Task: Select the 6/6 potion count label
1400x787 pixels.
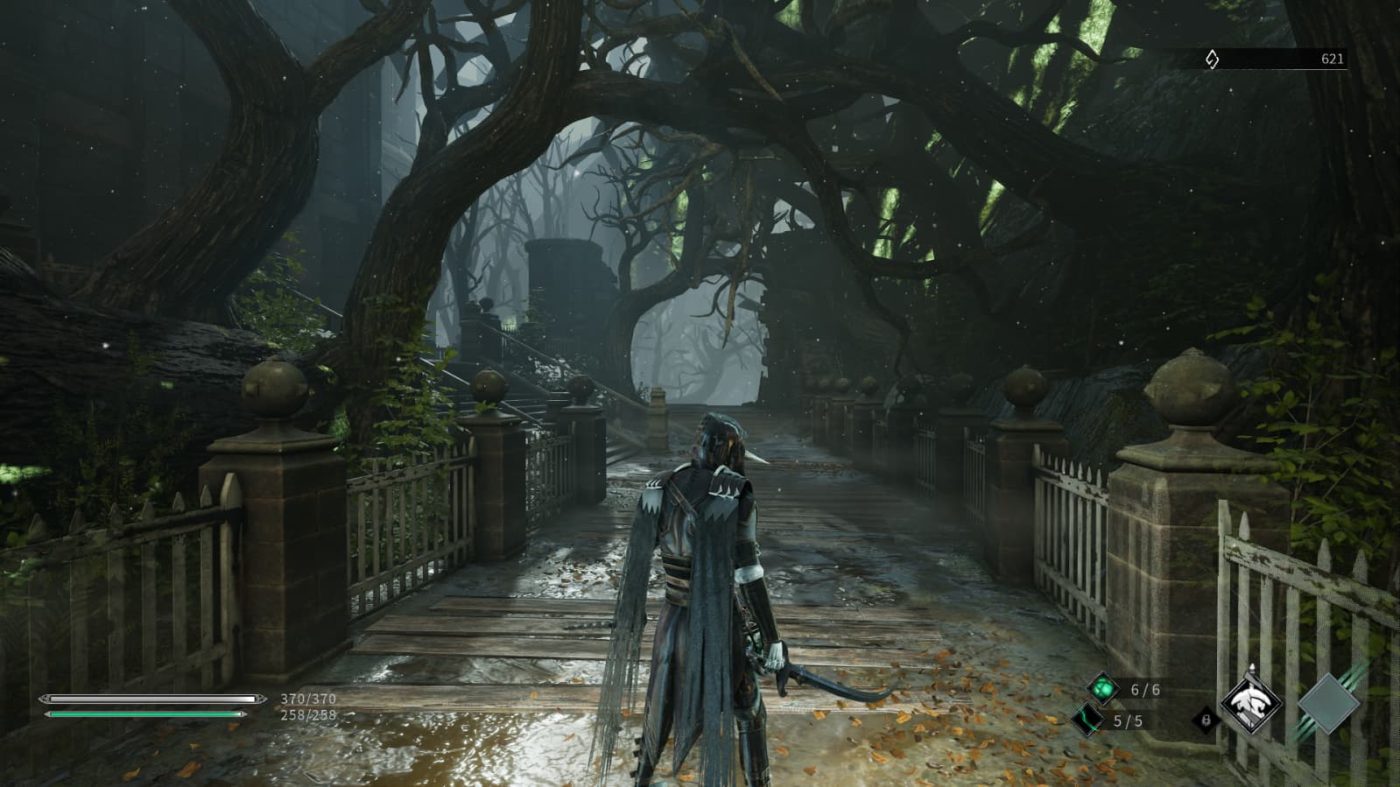Action: tap(1146, 691)
